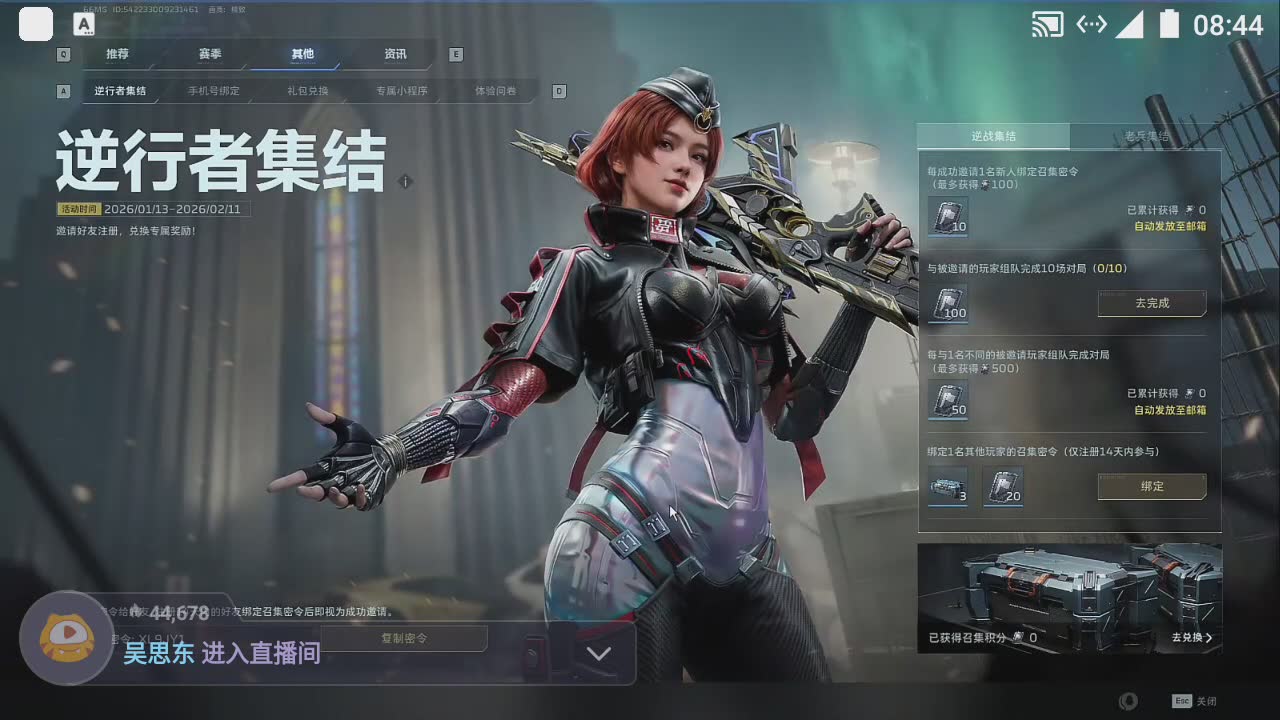Click the supply crate reward icon
The width and height of the screenshot is (1280, 720).
point(947,487)
